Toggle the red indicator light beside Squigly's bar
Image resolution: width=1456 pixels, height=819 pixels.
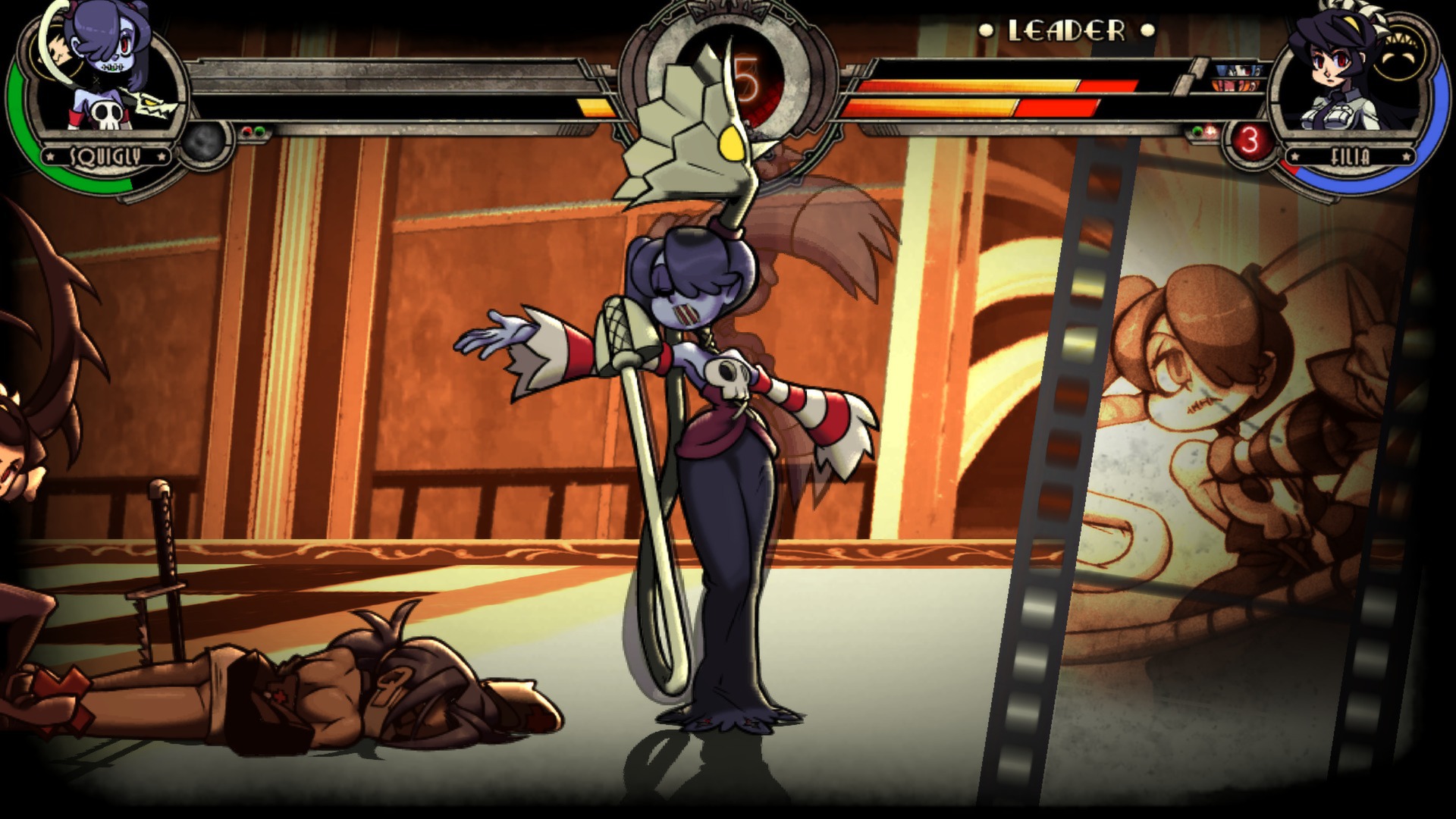[246, 130]
